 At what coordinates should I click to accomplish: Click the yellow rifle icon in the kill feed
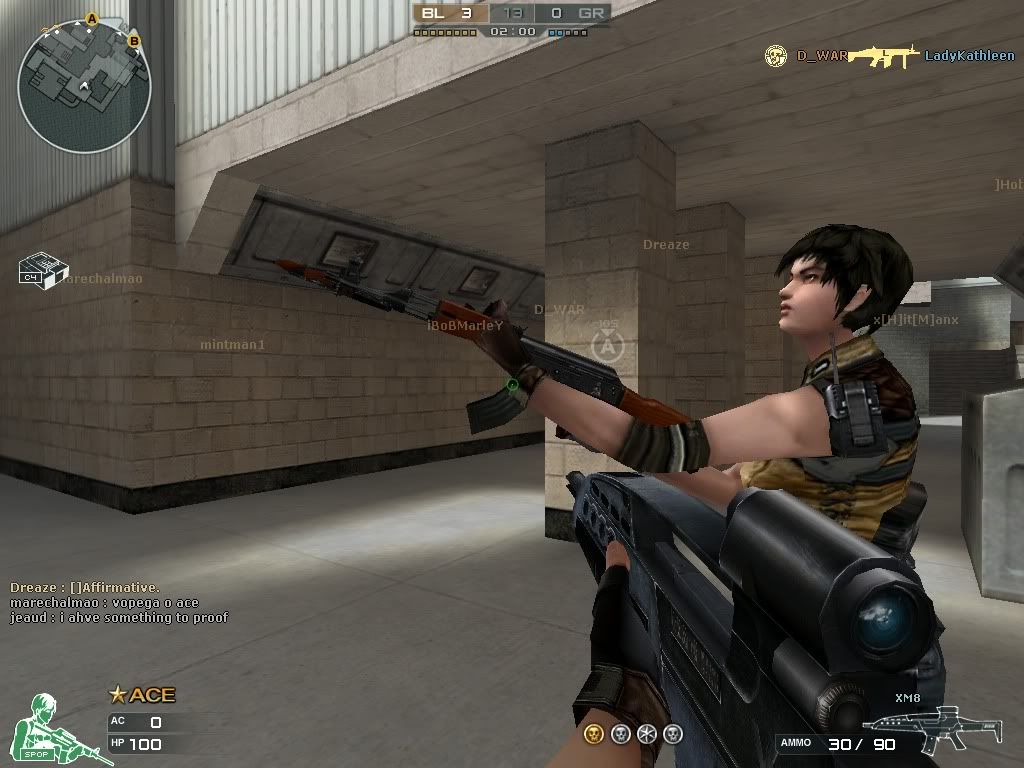pos(882,56)
